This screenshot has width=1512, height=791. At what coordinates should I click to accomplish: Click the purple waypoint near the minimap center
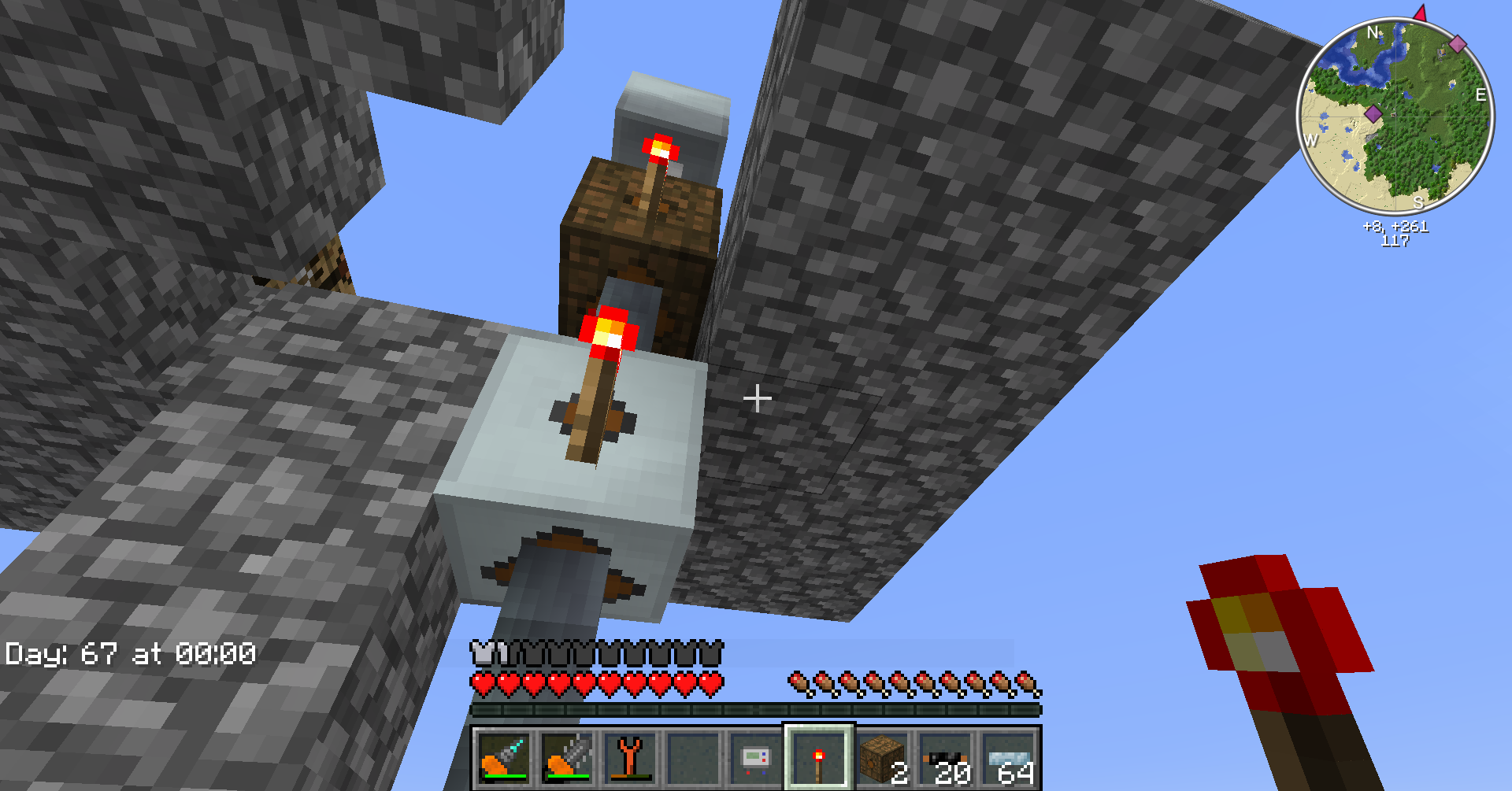pos(1373,113)
